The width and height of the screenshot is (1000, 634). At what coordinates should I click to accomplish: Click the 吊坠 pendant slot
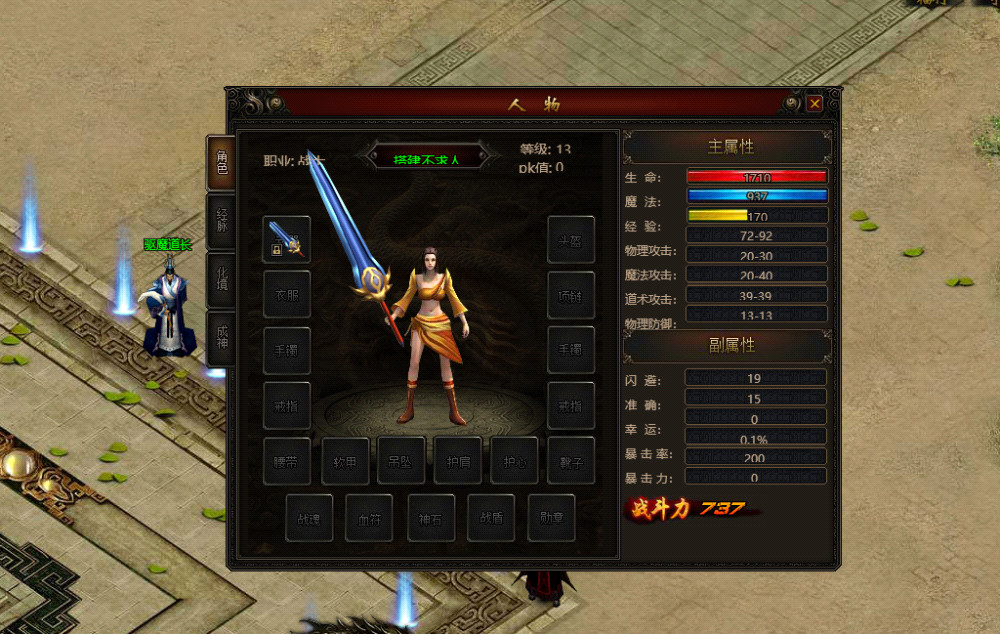(x=401, y=461)
